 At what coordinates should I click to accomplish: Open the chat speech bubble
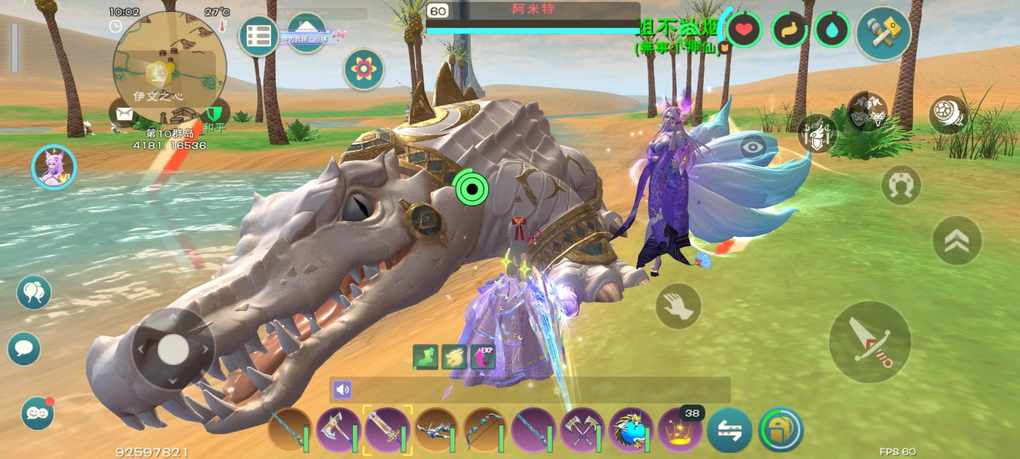[24, 348]
